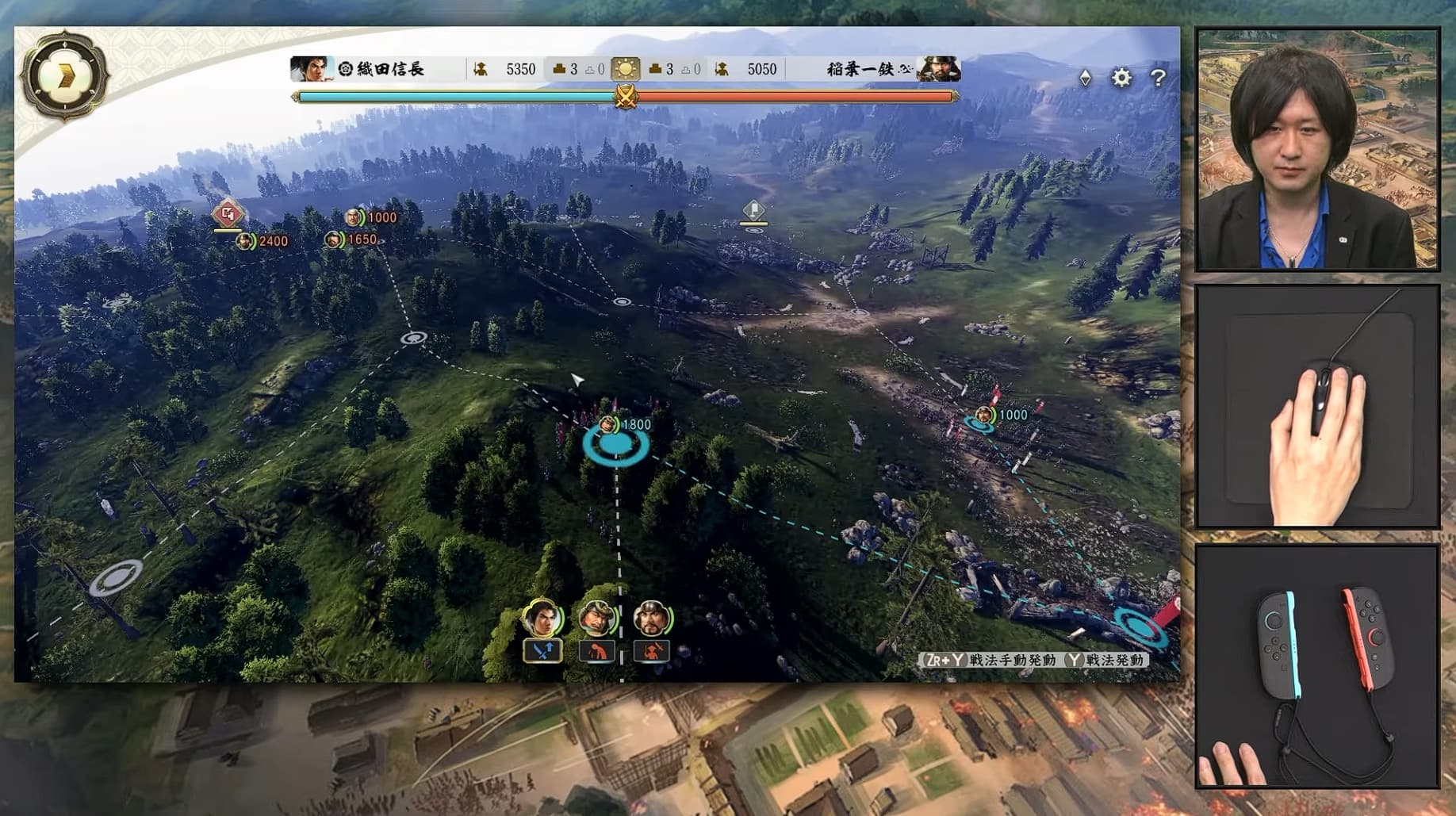Activate the red hunched-figure tactic
Screen dimensions: 1456x816
[x=596, y=651]
